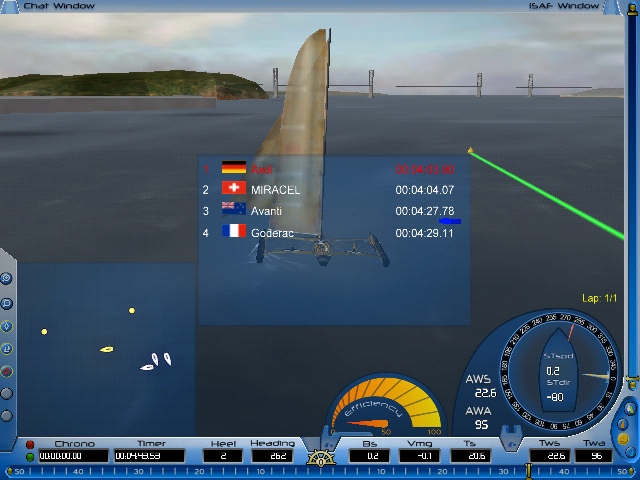Click the ship's wheel helm icon
The height and width of the screenshot is (480, 640).
pos(321,459)
